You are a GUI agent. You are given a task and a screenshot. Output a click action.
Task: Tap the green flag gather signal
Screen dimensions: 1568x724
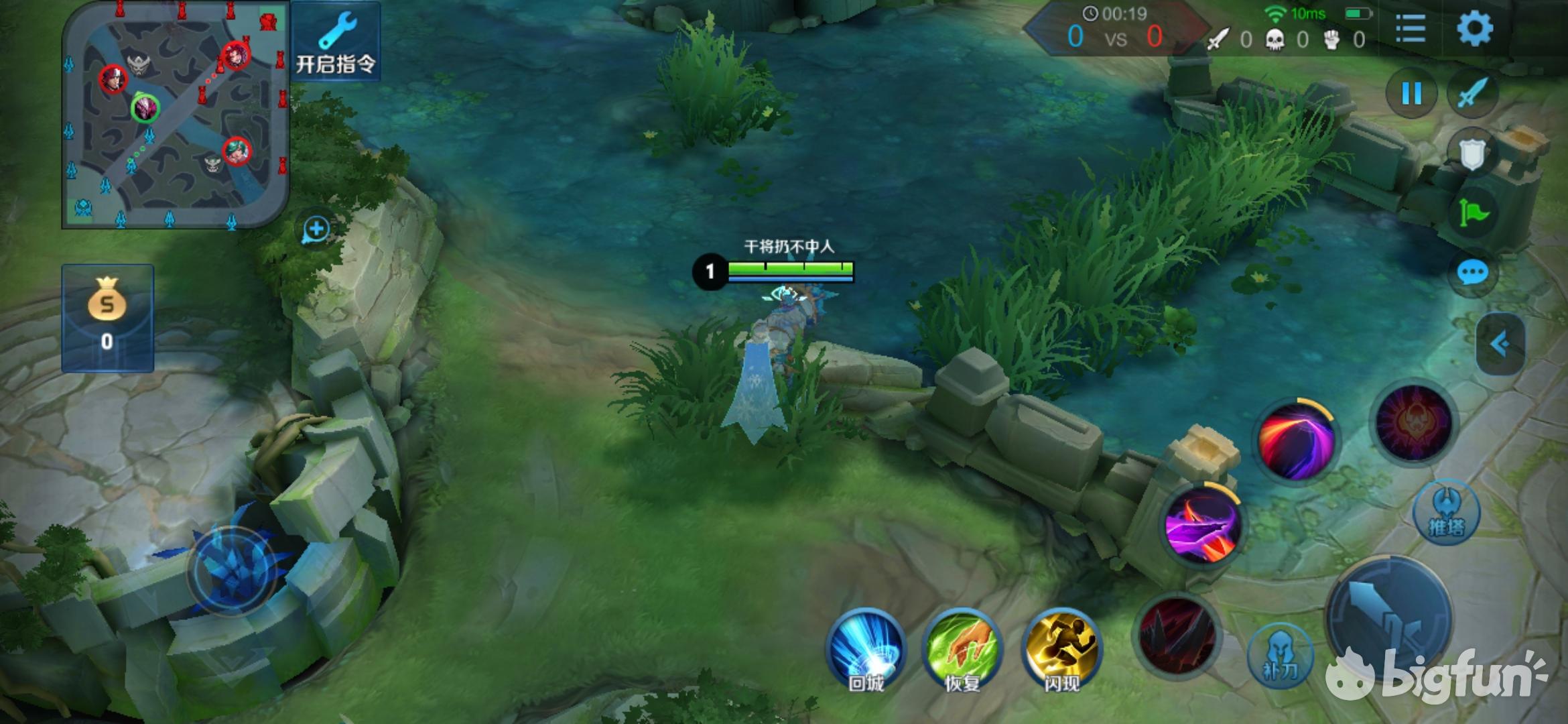pyautogui.click(x=1472, y=214)
